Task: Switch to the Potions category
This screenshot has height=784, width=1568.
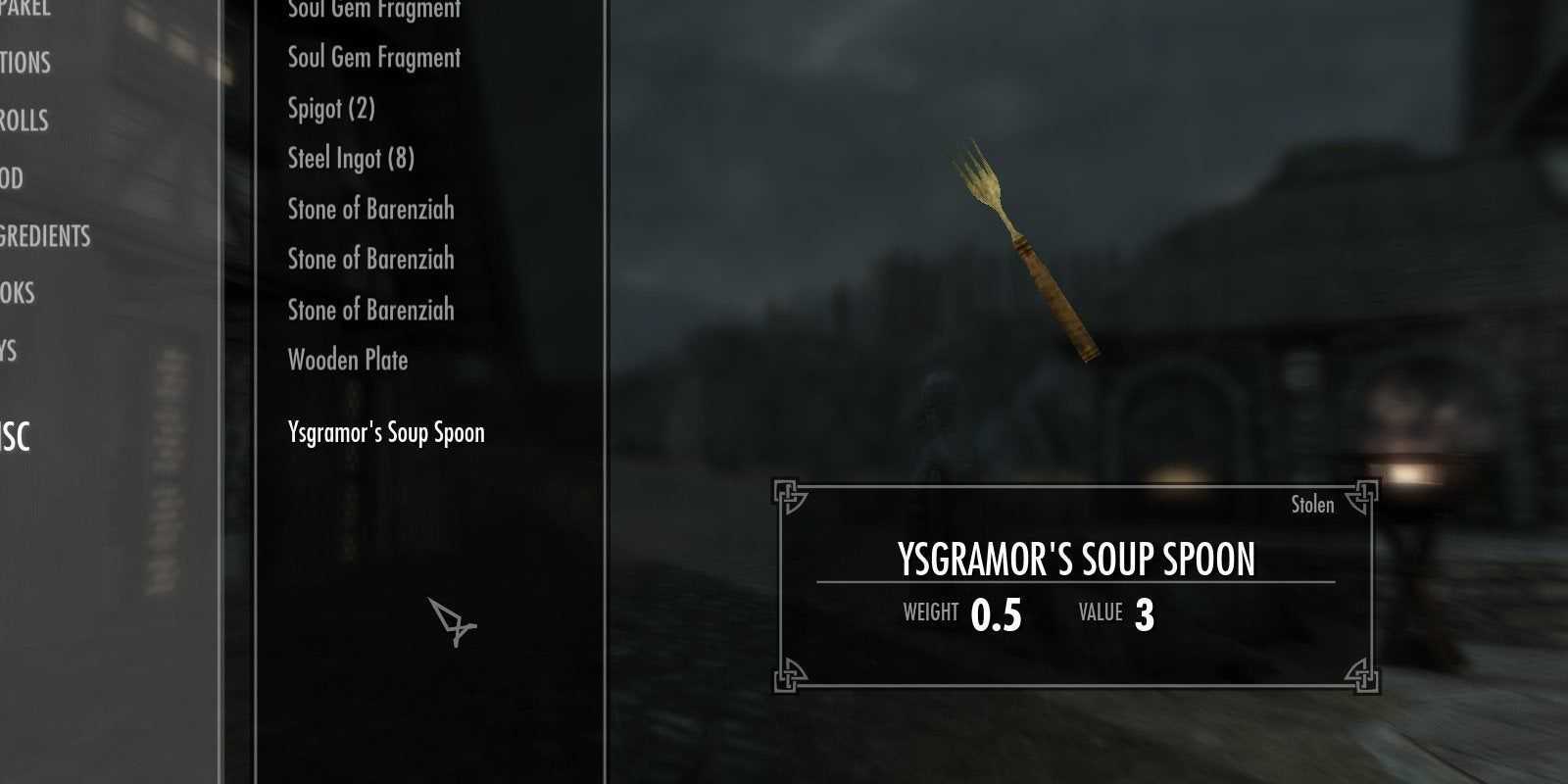Action: [x=24, y=63]
